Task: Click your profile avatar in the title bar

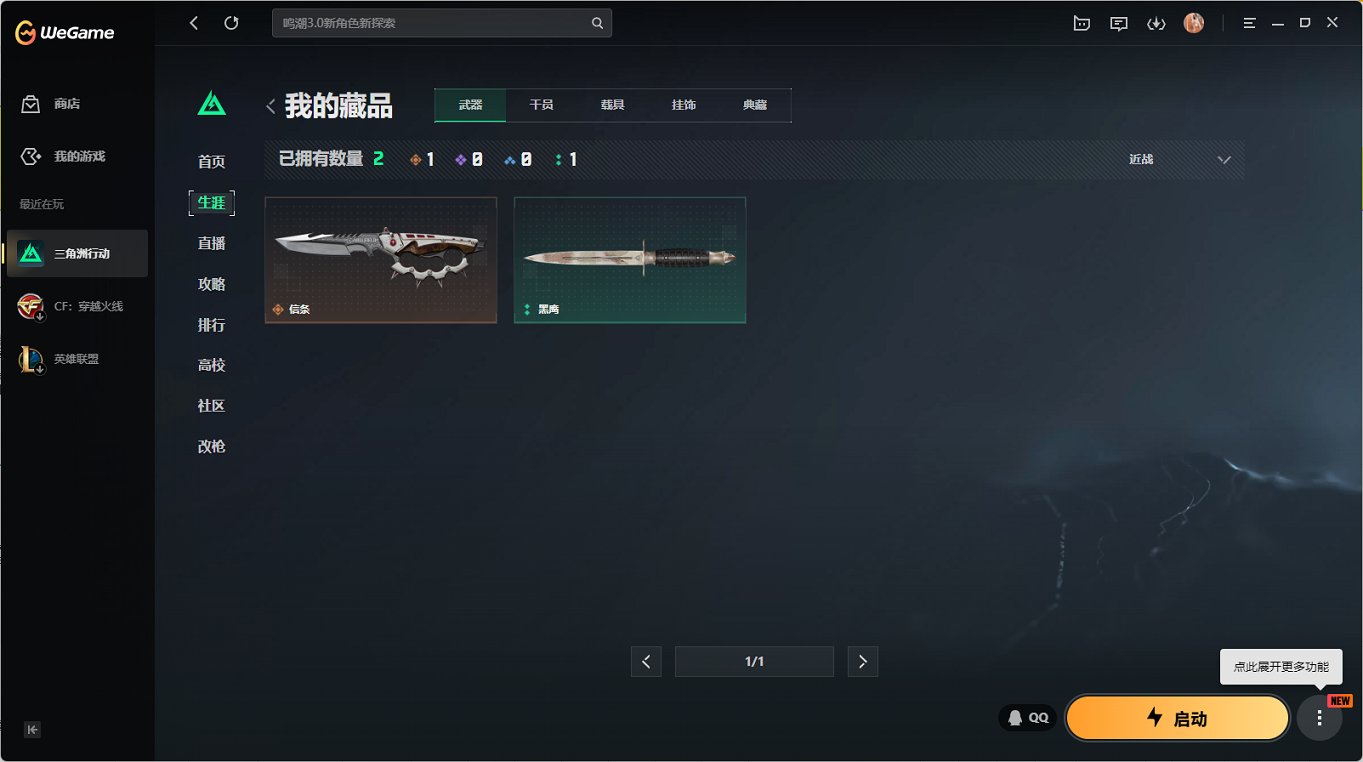Action: [1193, 22]
